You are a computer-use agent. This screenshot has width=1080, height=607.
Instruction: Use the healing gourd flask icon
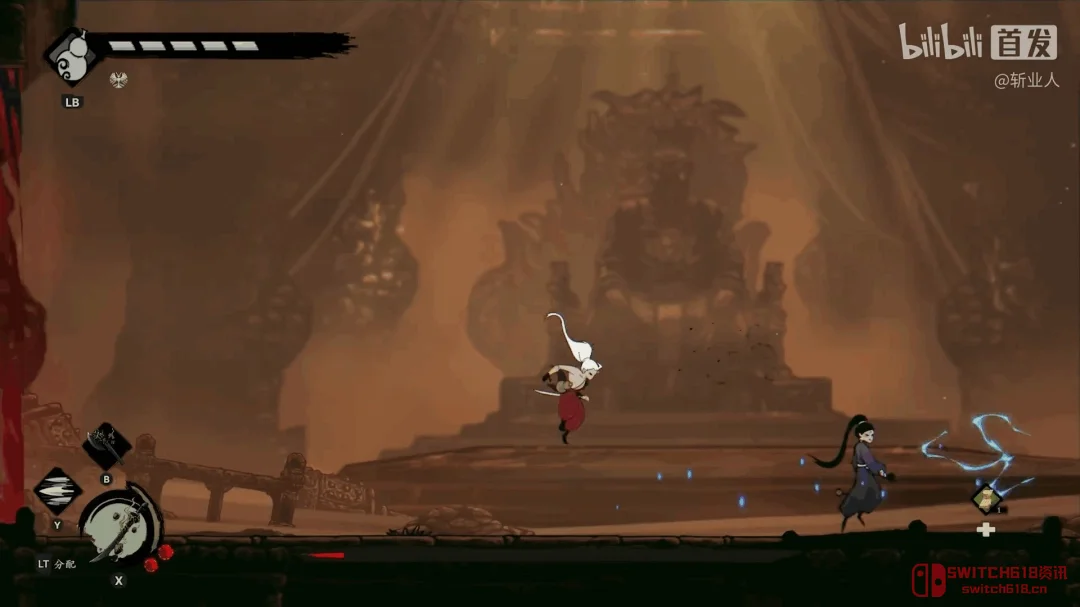71,56
